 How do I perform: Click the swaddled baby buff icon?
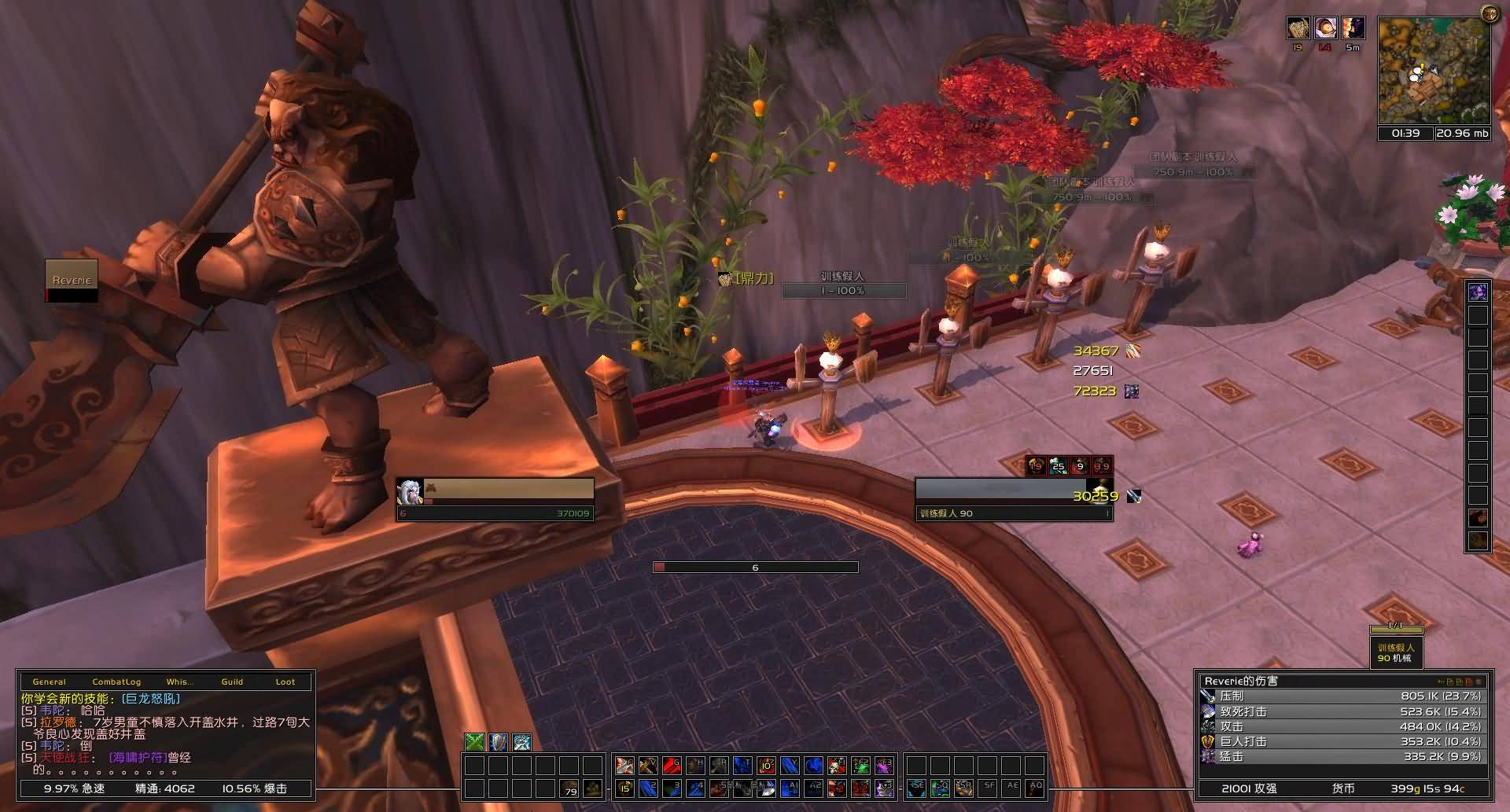1325,28
